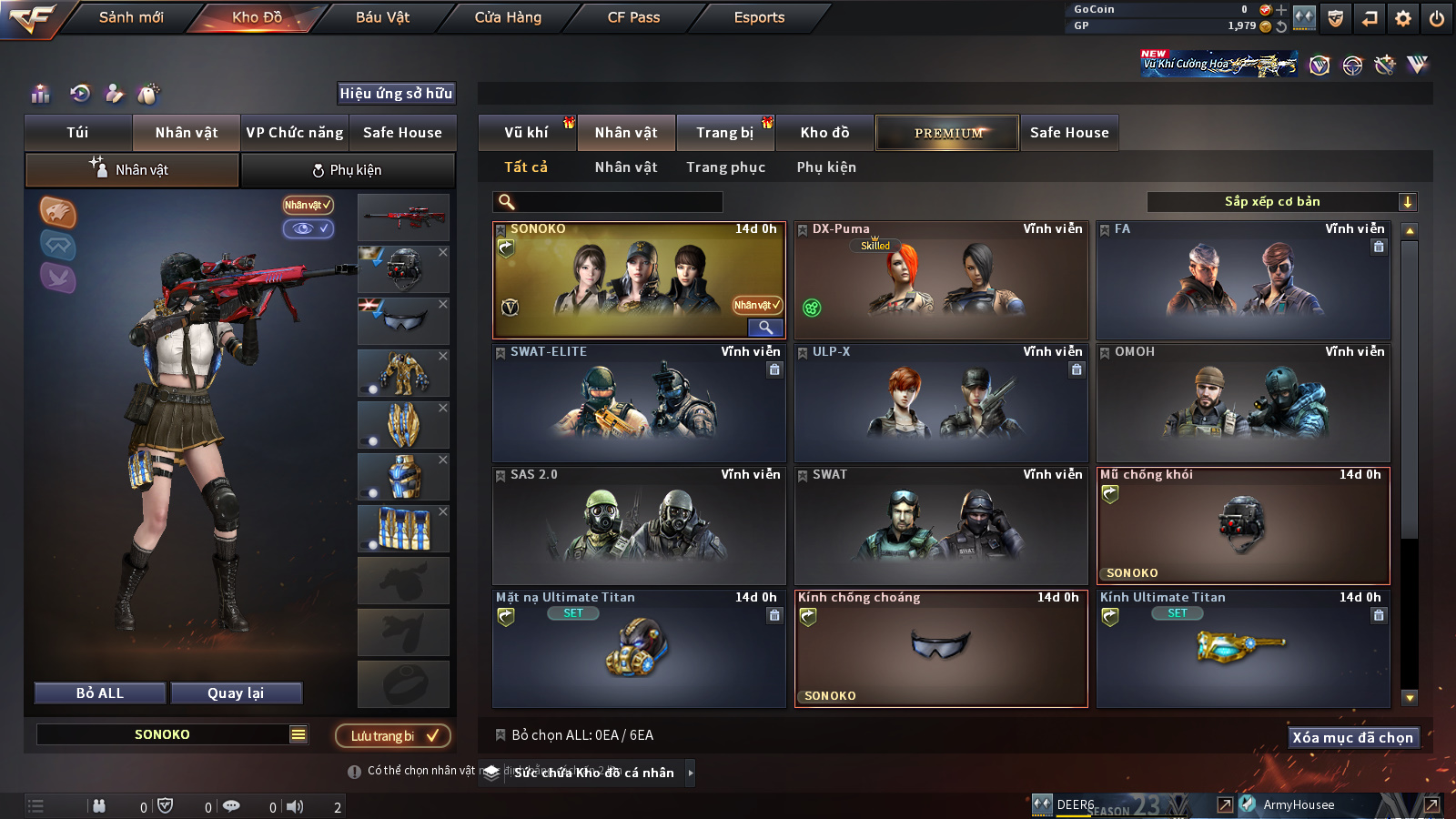Viewport: 1456px width, 819px height.
Task: Select the SWAT-ELITE character card
Action: point(639,403)
